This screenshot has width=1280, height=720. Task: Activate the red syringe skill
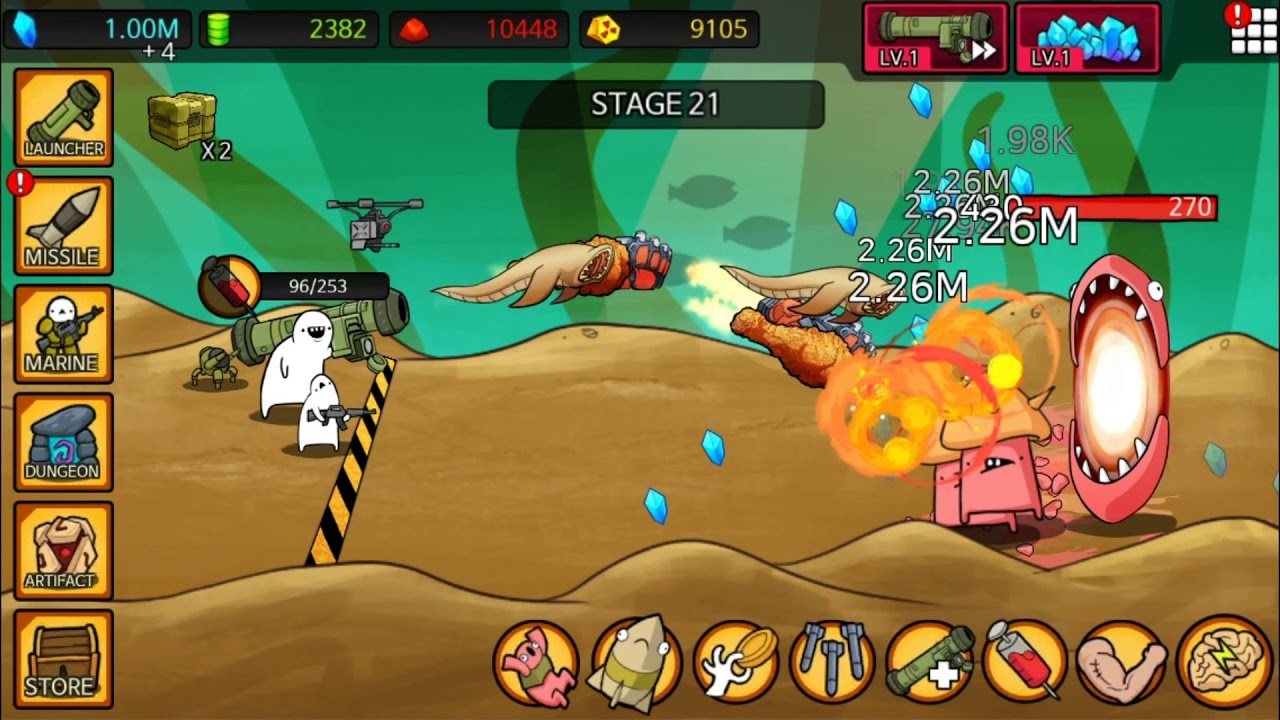click(1026, 663)
